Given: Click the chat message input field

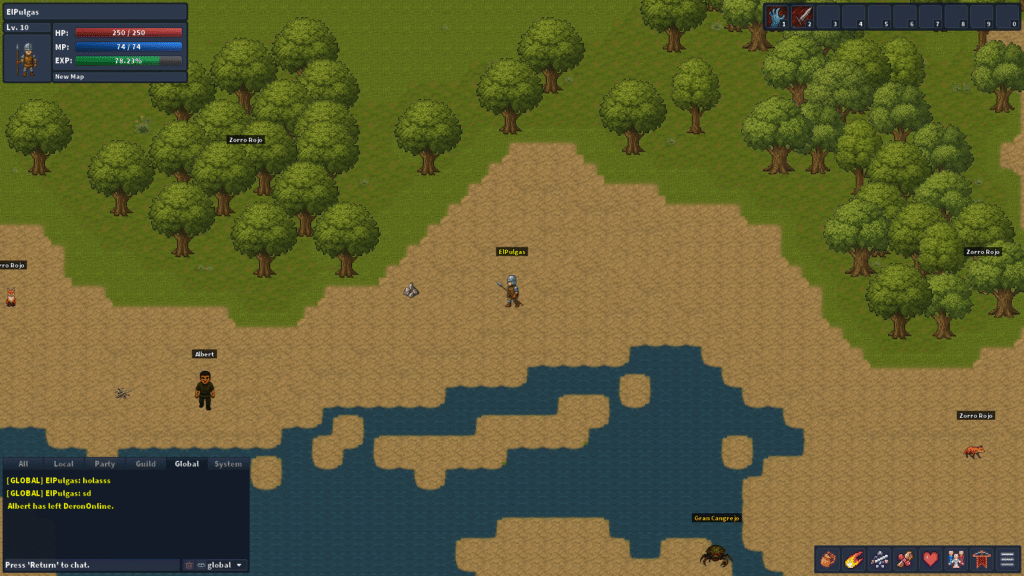Looking at the screenshot, I should [90, 565].
